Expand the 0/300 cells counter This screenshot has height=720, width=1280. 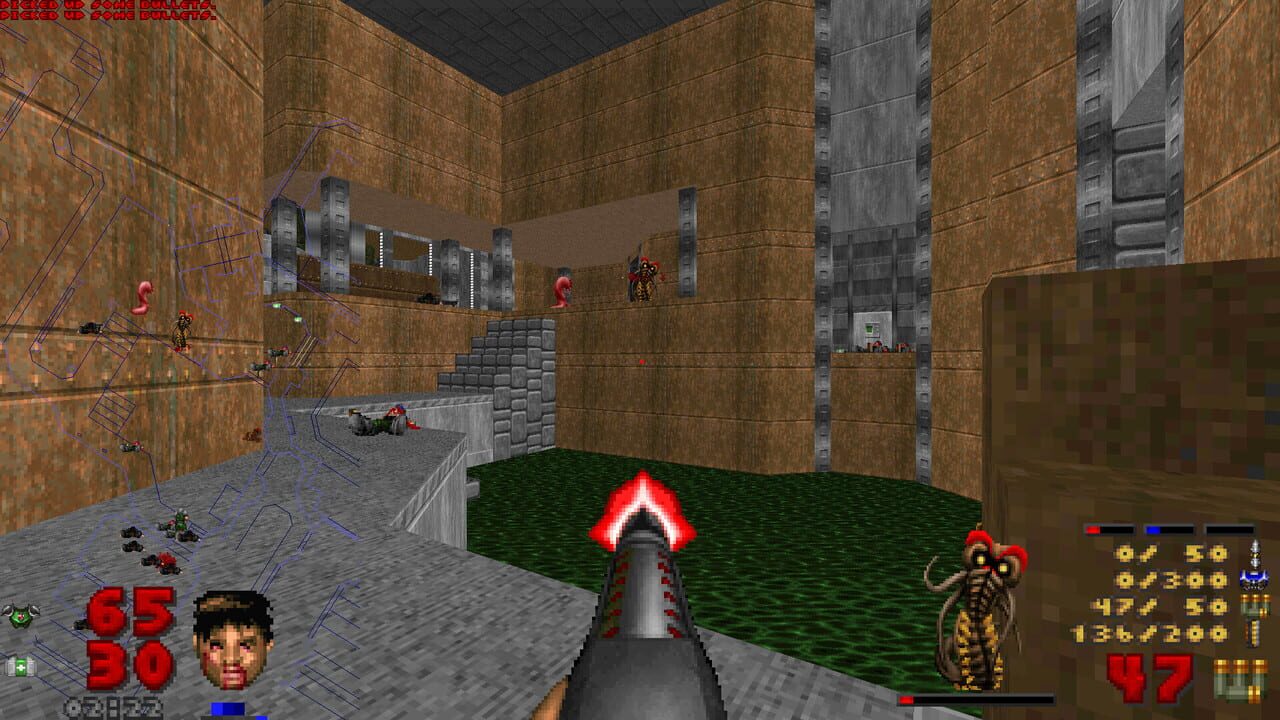pos(1172,578)
